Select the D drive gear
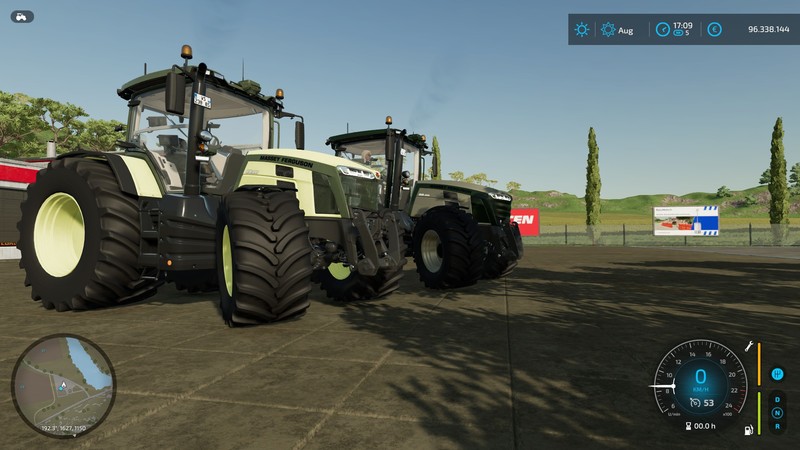This screenshot has height=450, width=800. (x=777, y=399)
